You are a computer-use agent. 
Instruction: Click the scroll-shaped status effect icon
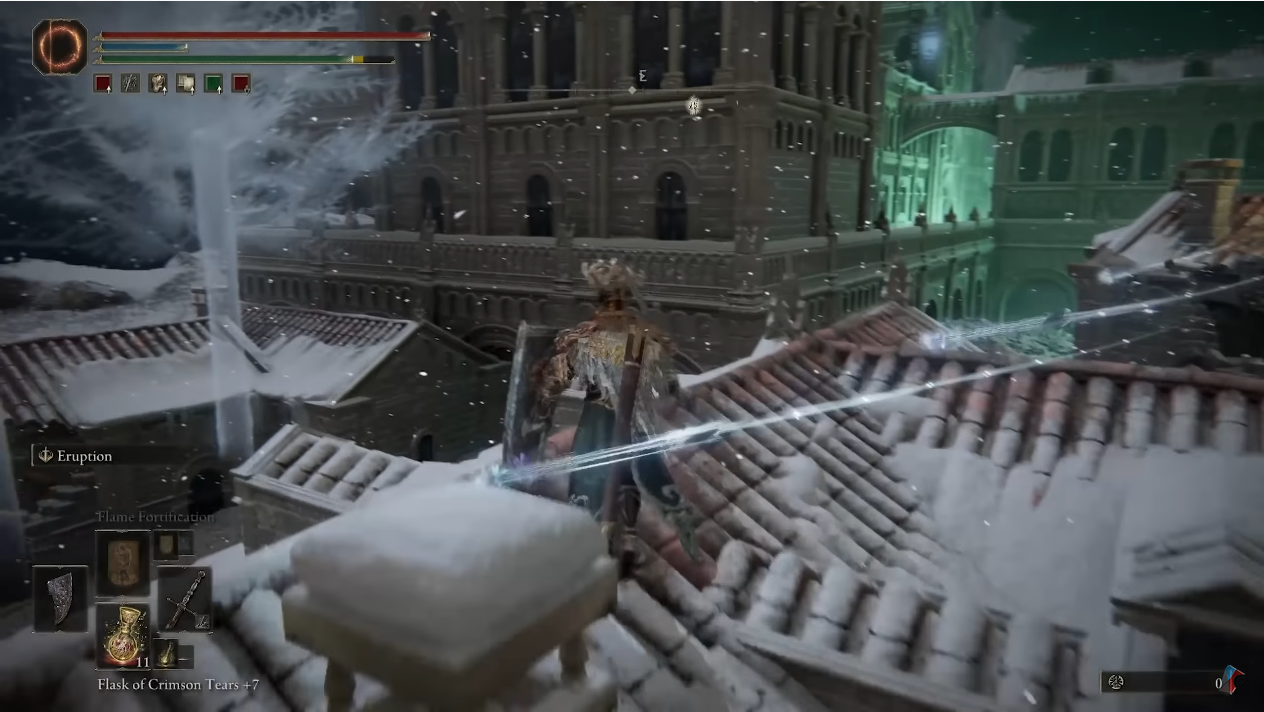coord(185,84)
